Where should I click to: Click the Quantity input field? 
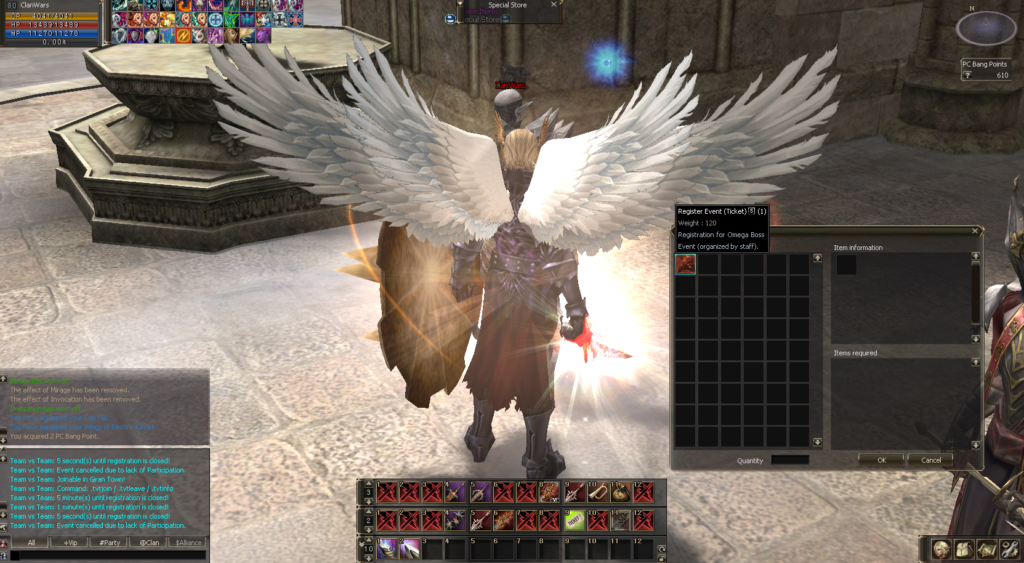[790, 460]
